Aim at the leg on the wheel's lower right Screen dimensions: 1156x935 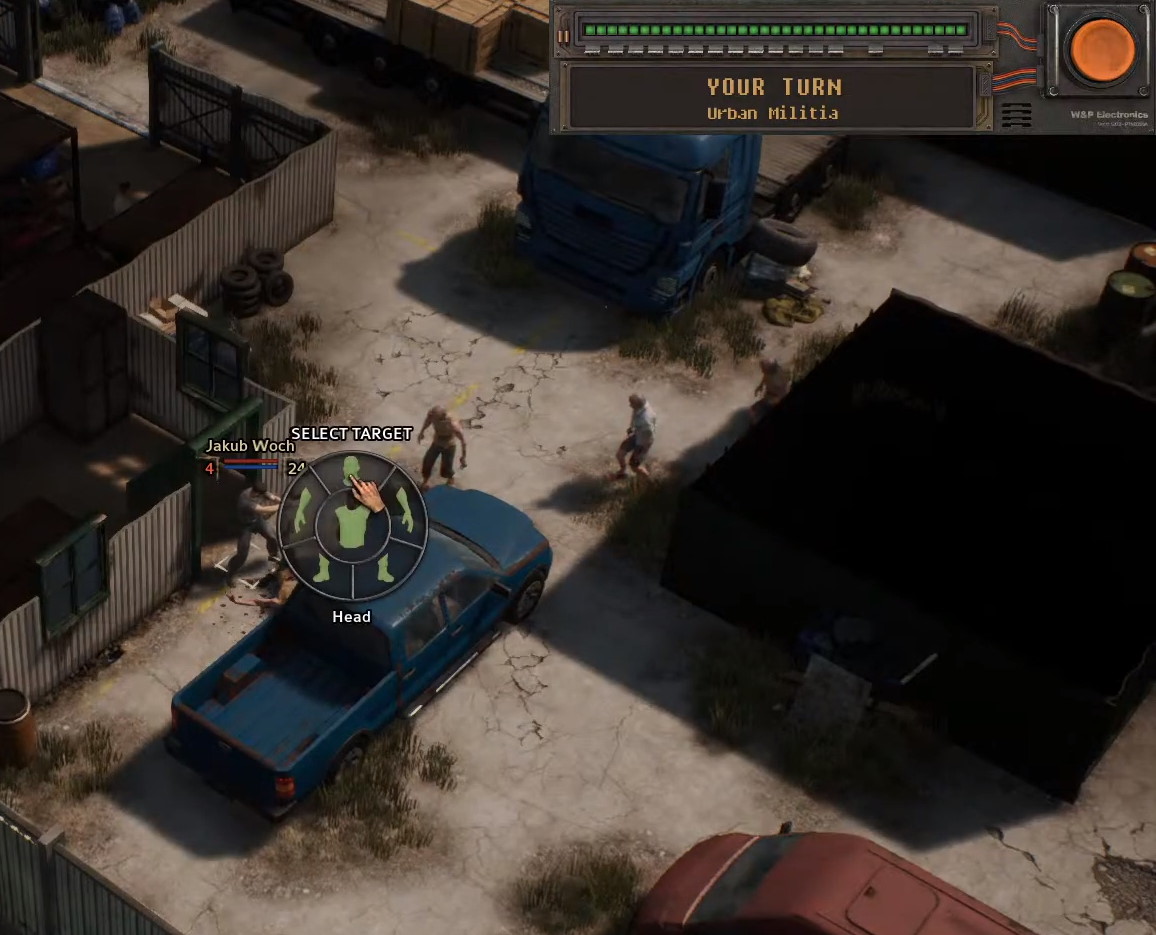click(x=384, y=571)
